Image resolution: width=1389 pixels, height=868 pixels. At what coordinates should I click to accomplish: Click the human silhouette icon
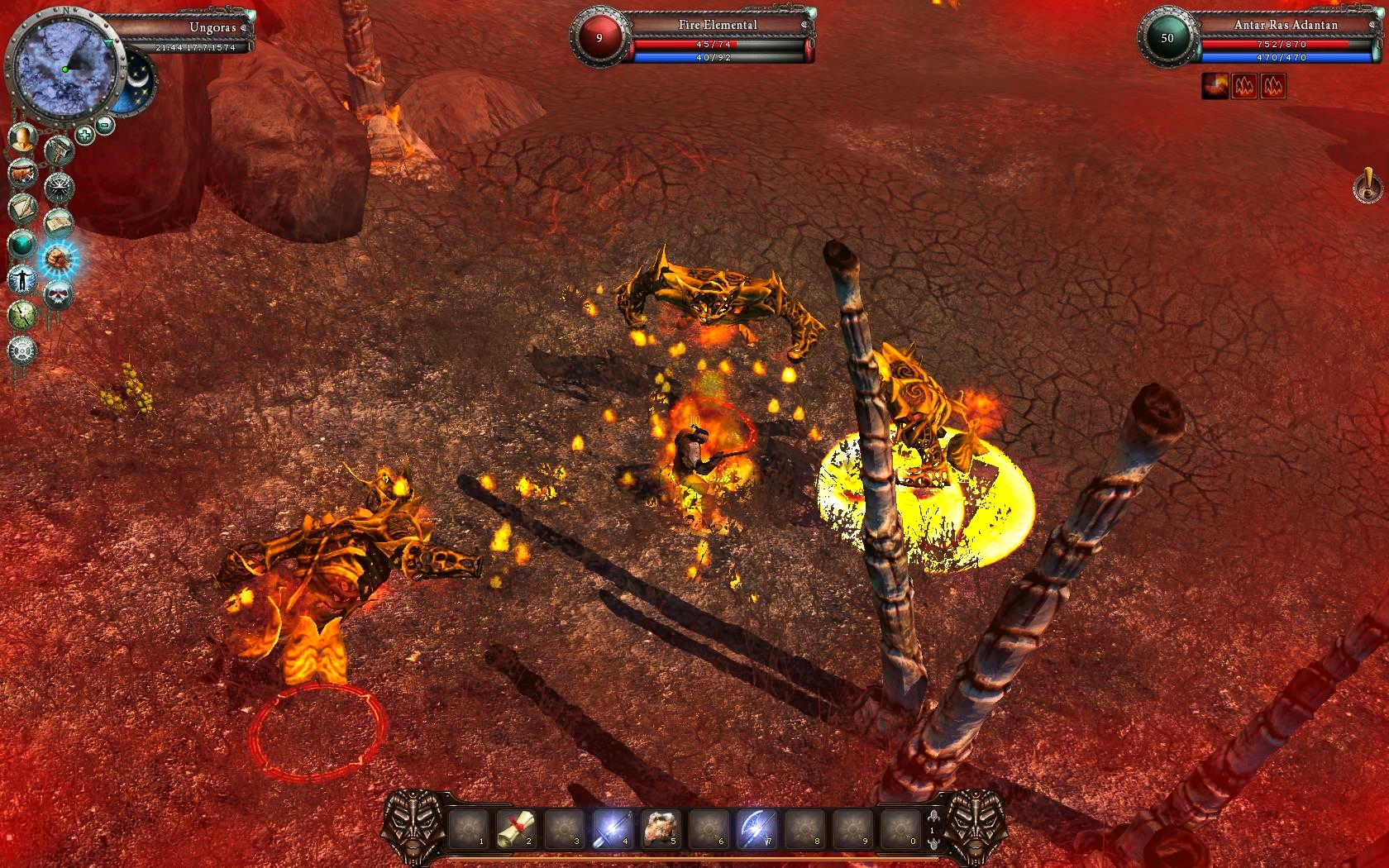coord(22,280)
